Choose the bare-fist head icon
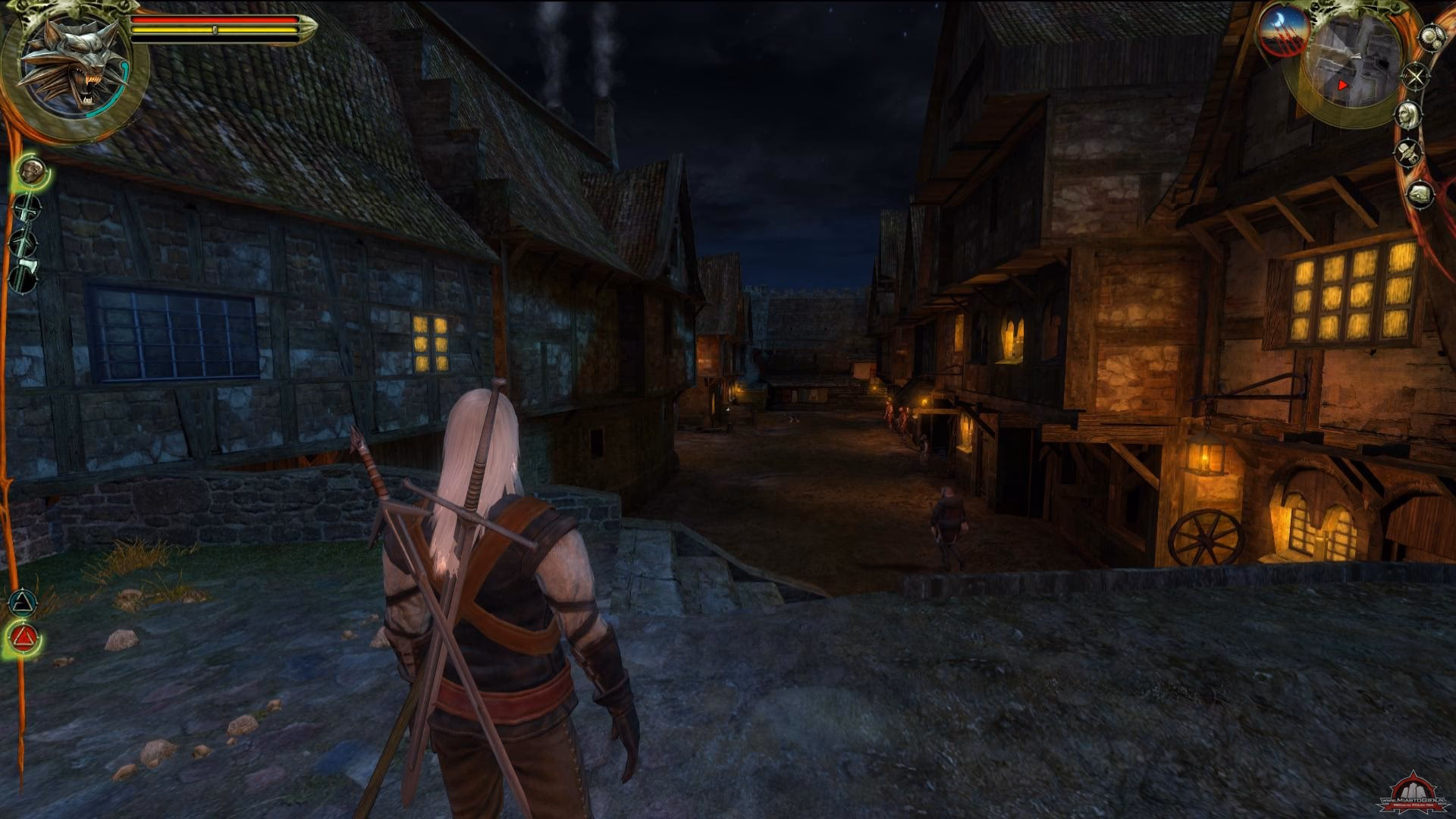This screenshot has height=819, width=1456. [31, 171]
